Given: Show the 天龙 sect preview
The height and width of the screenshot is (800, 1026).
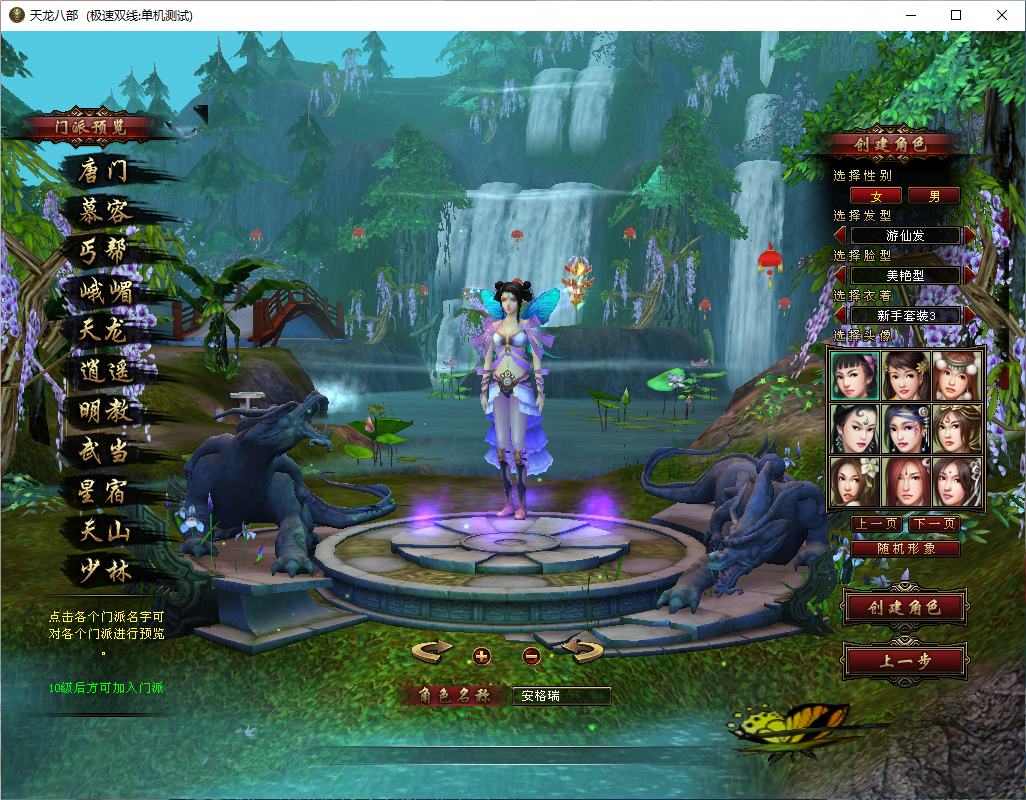Looking at the screenshot, I should 104,330.
